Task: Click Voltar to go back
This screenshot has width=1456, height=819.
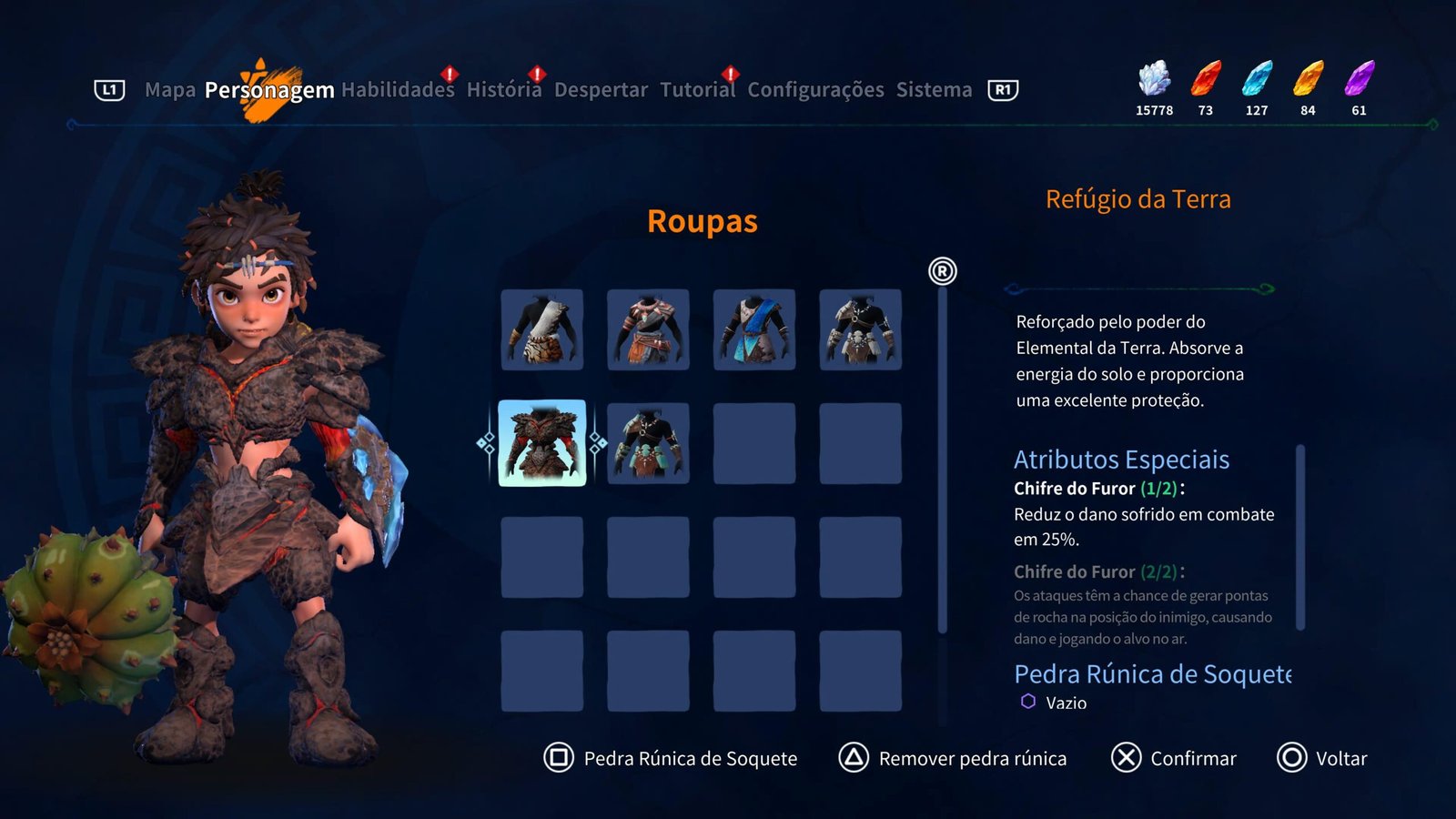Action: point(1322,758)
